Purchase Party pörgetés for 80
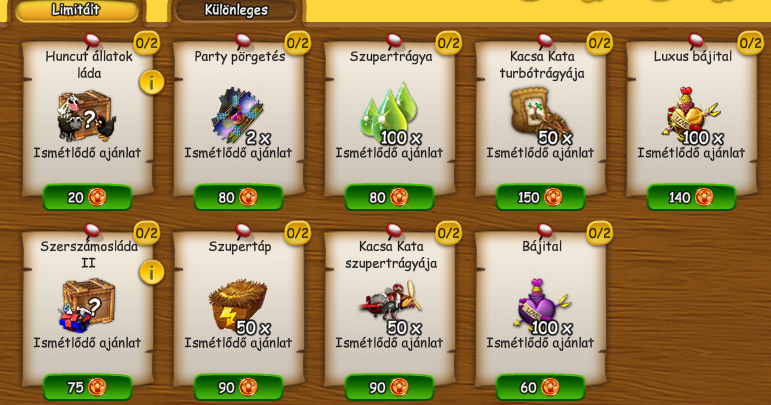The width and height of the screenshot is (771, 405). [238, 197]
